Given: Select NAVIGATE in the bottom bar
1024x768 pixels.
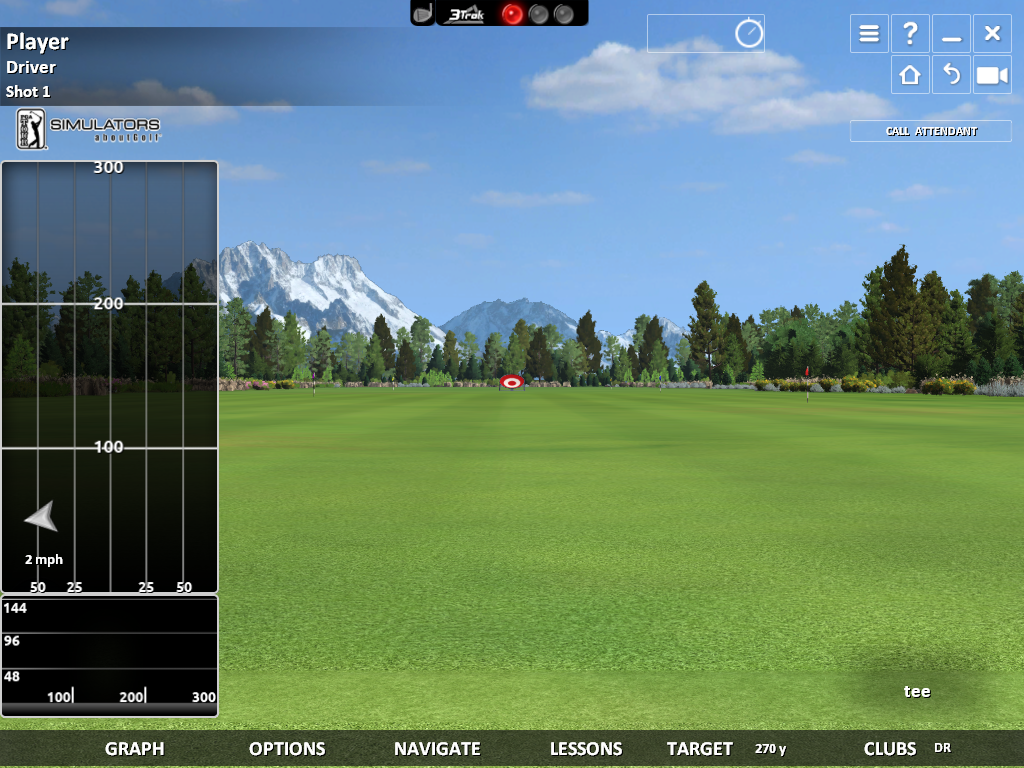Looking at the screenshot, I should pyautogui.click(x=437, y=748).
